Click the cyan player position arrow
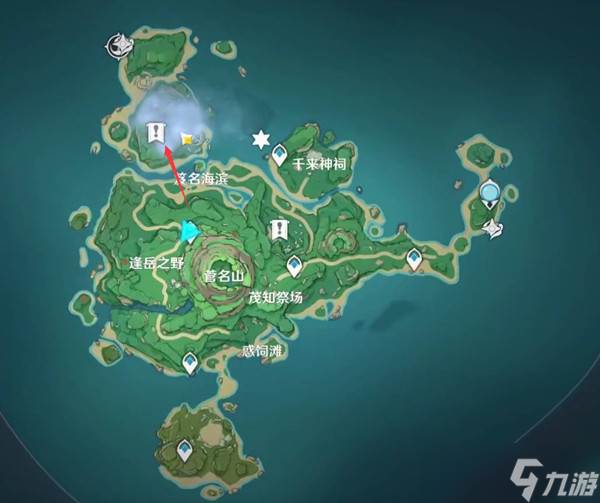 pos(188,232)
